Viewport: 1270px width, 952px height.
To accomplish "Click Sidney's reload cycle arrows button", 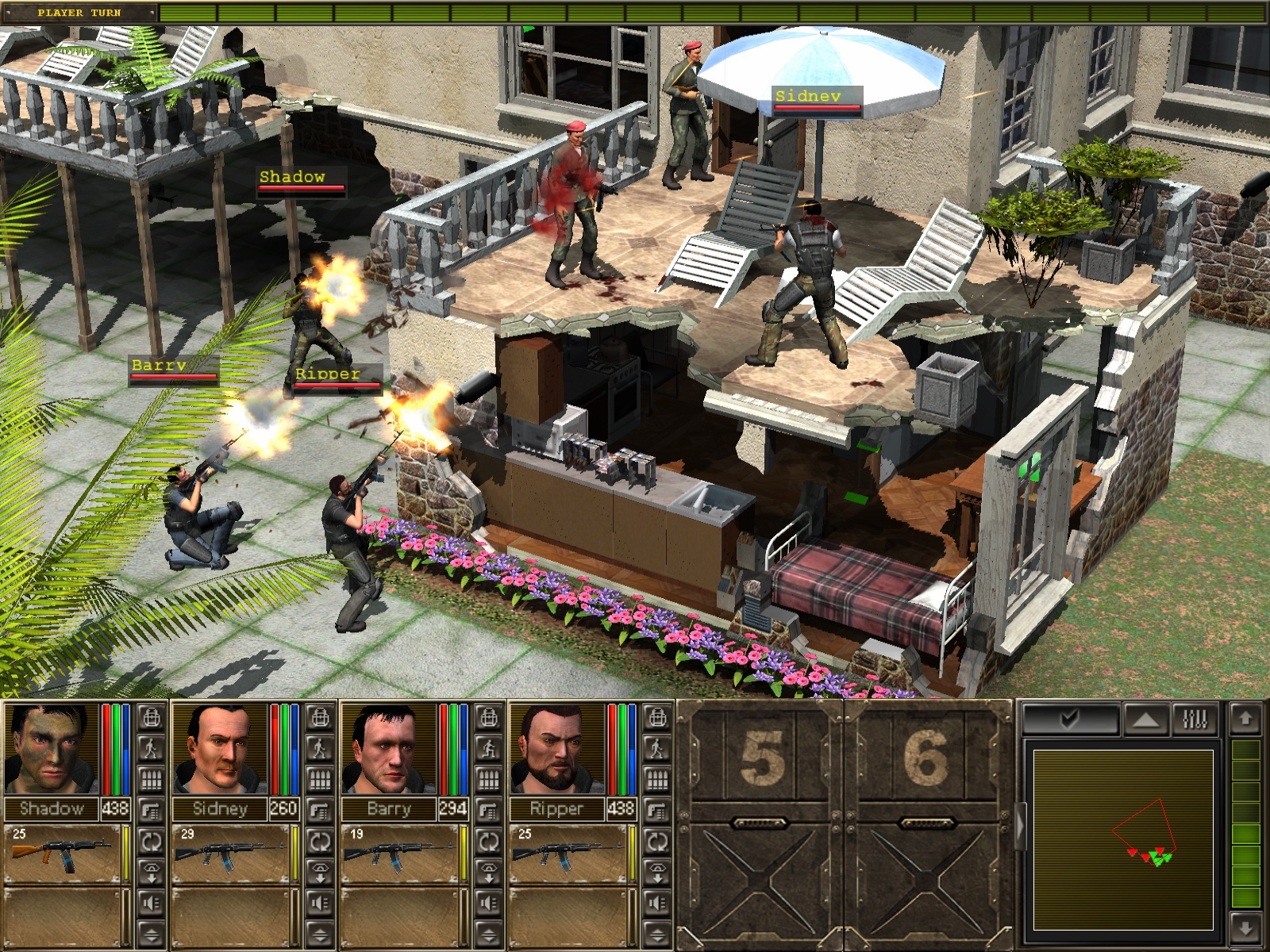I will coord(320,841).
